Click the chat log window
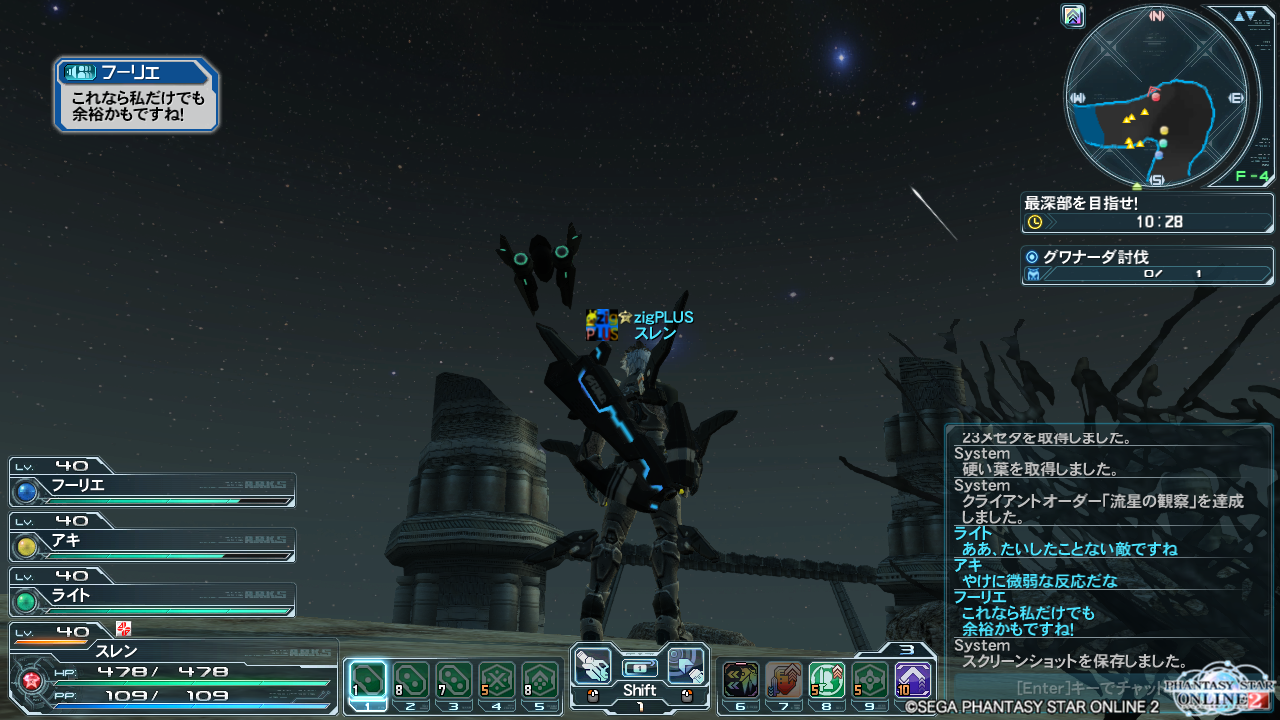The height and width of the screenshot is (720, 1280). click(x=1108, y=548)
